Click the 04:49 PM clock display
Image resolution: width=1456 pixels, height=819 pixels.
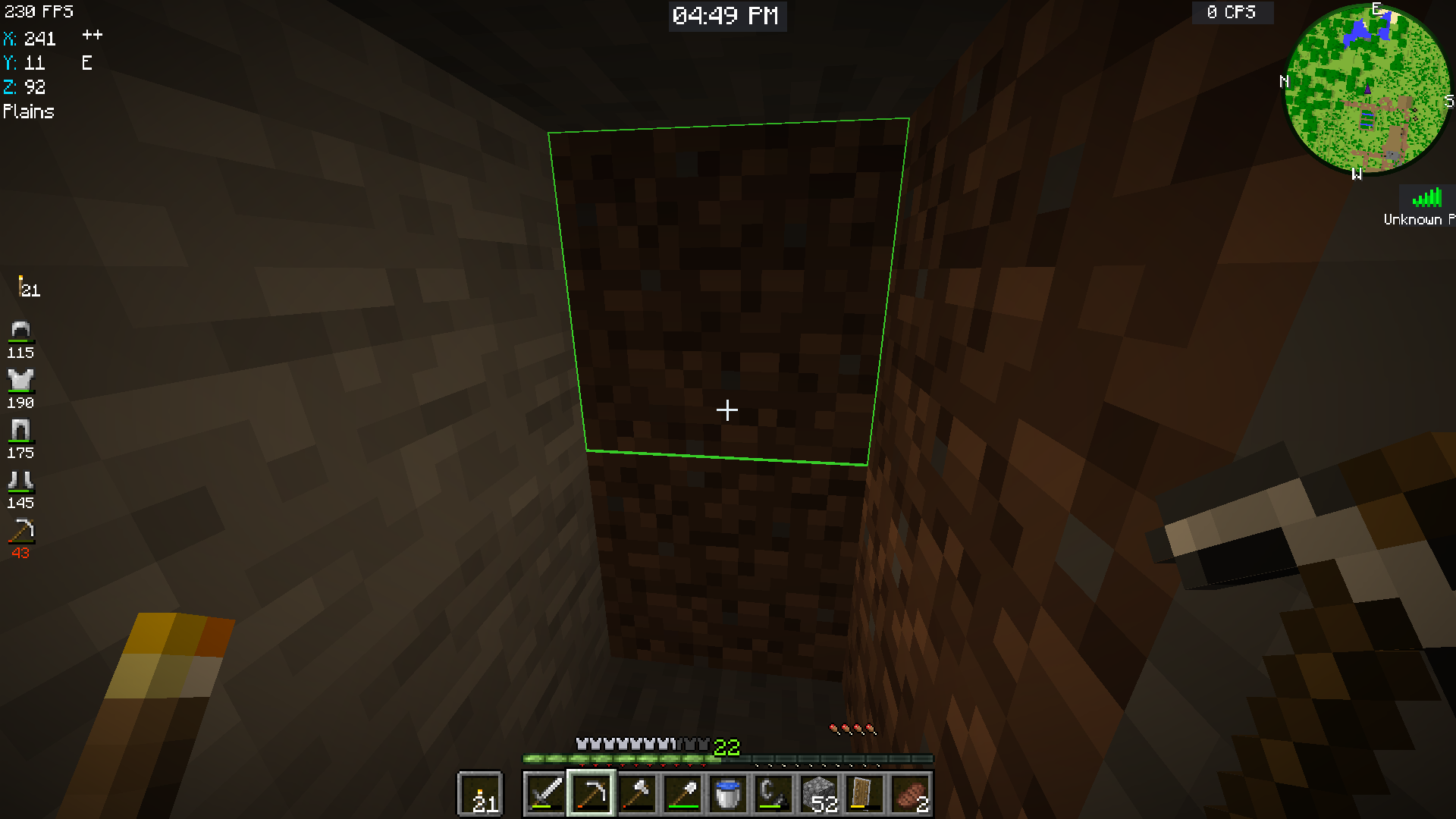point(727,16)
